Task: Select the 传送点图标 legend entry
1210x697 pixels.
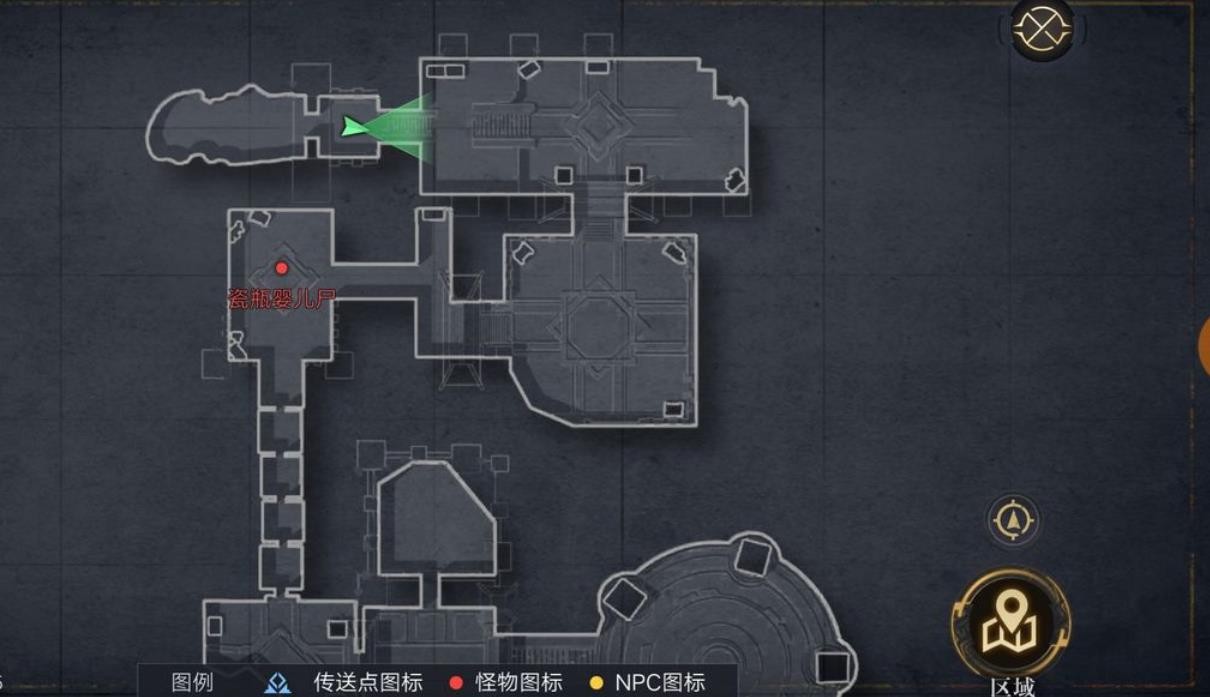Action: [345, 683]
